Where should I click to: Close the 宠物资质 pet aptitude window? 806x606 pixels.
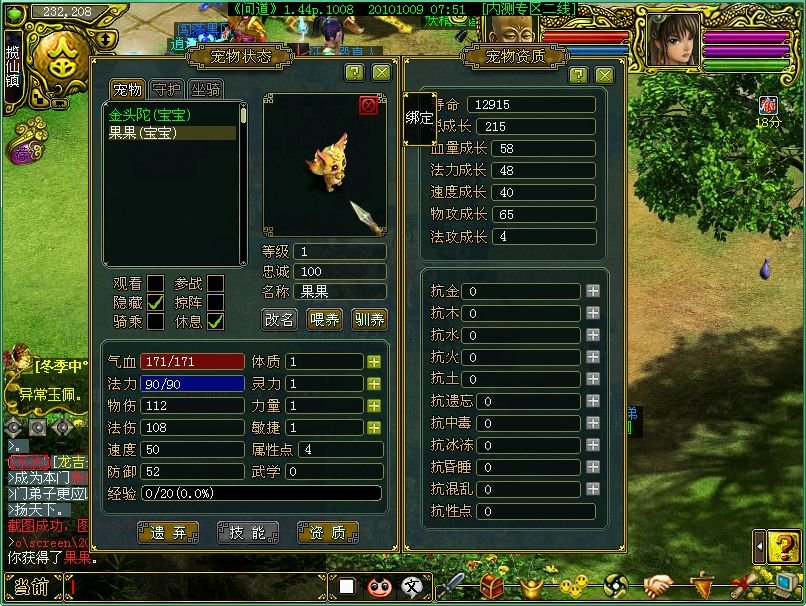[x=604, y=75]
